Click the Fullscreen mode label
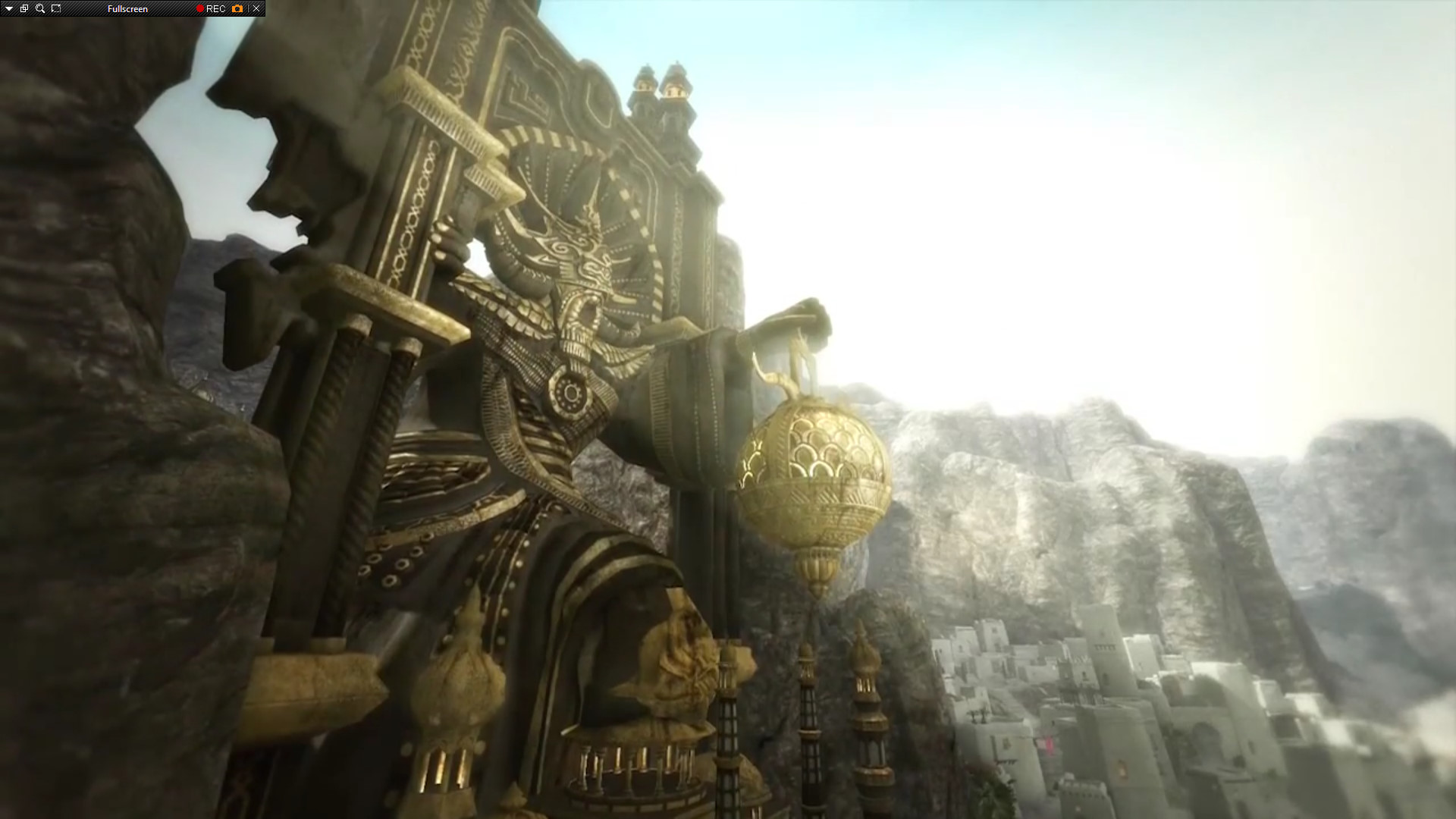 tap(127, 8)
